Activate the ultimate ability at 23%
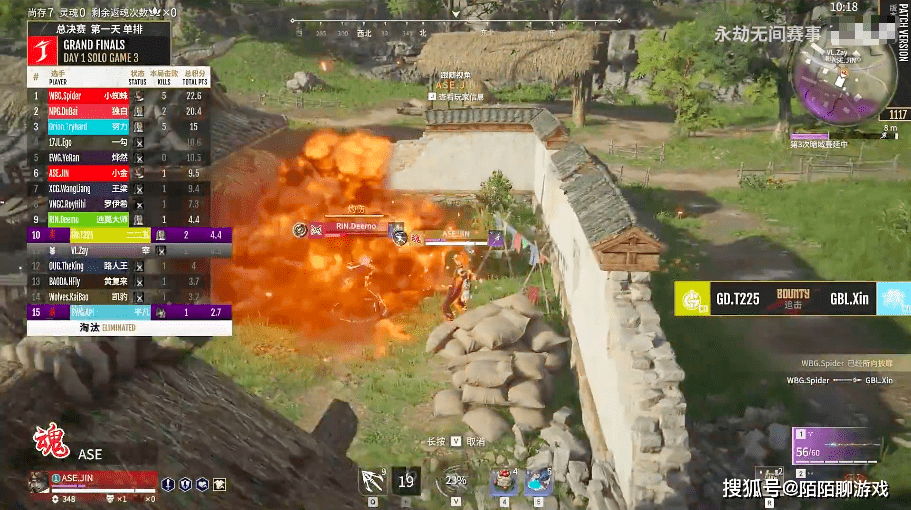The width and height of the screenshot is (911, 510). coord(455,481)
